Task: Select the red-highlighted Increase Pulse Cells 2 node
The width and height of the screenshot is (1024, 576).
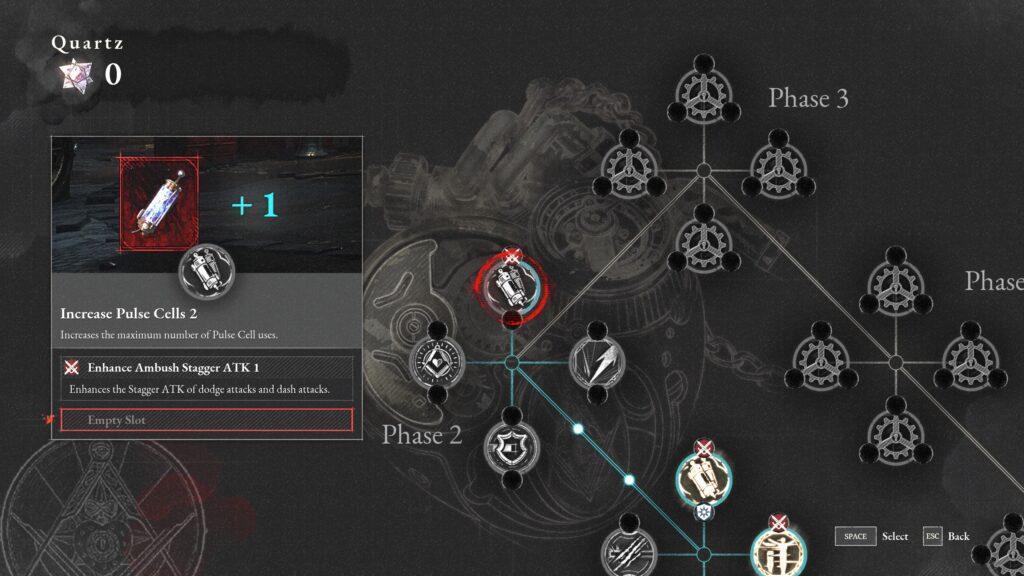Action: [511, 284]
